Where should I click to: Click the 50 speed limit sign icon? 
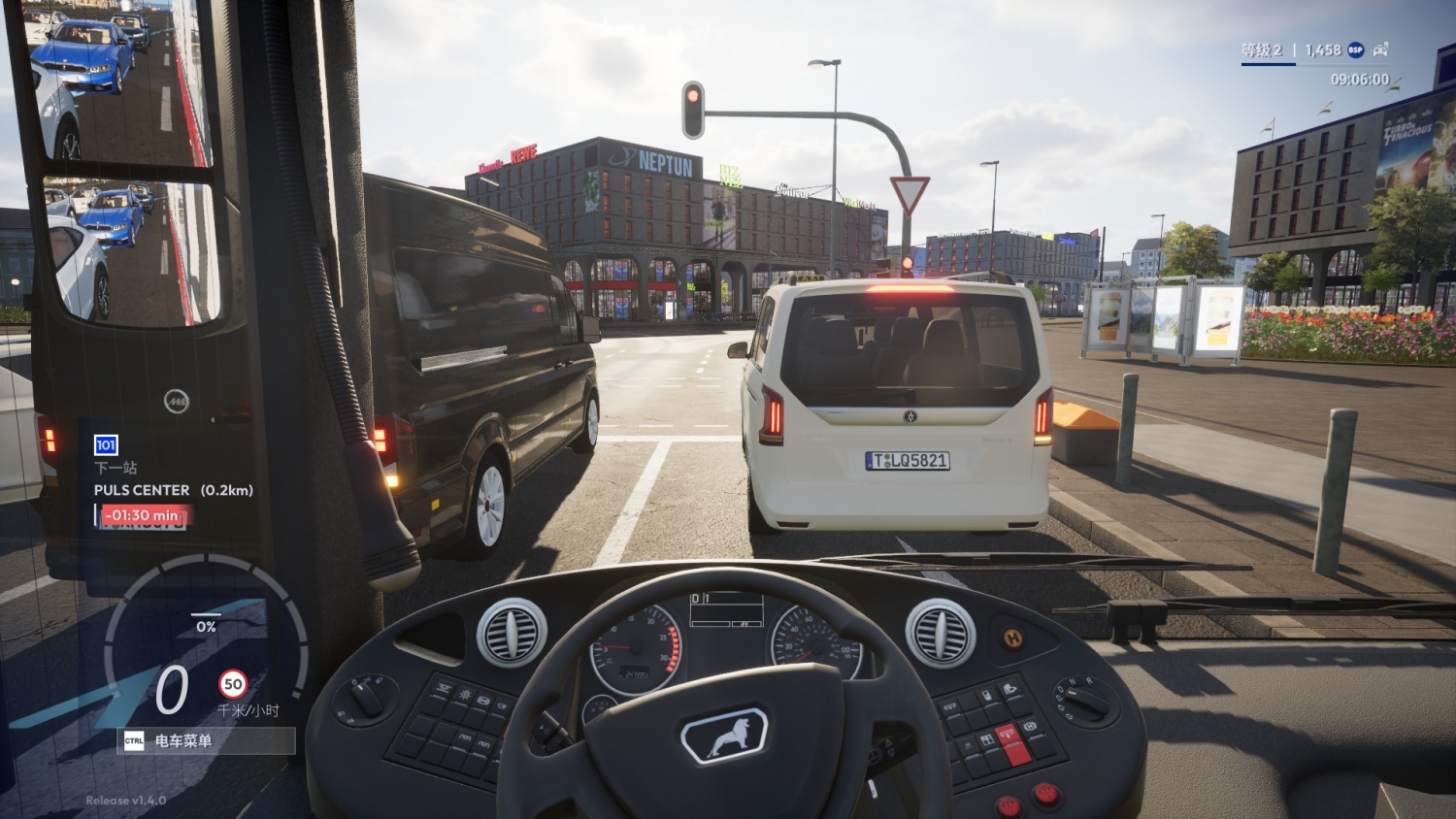pos(233,684)
